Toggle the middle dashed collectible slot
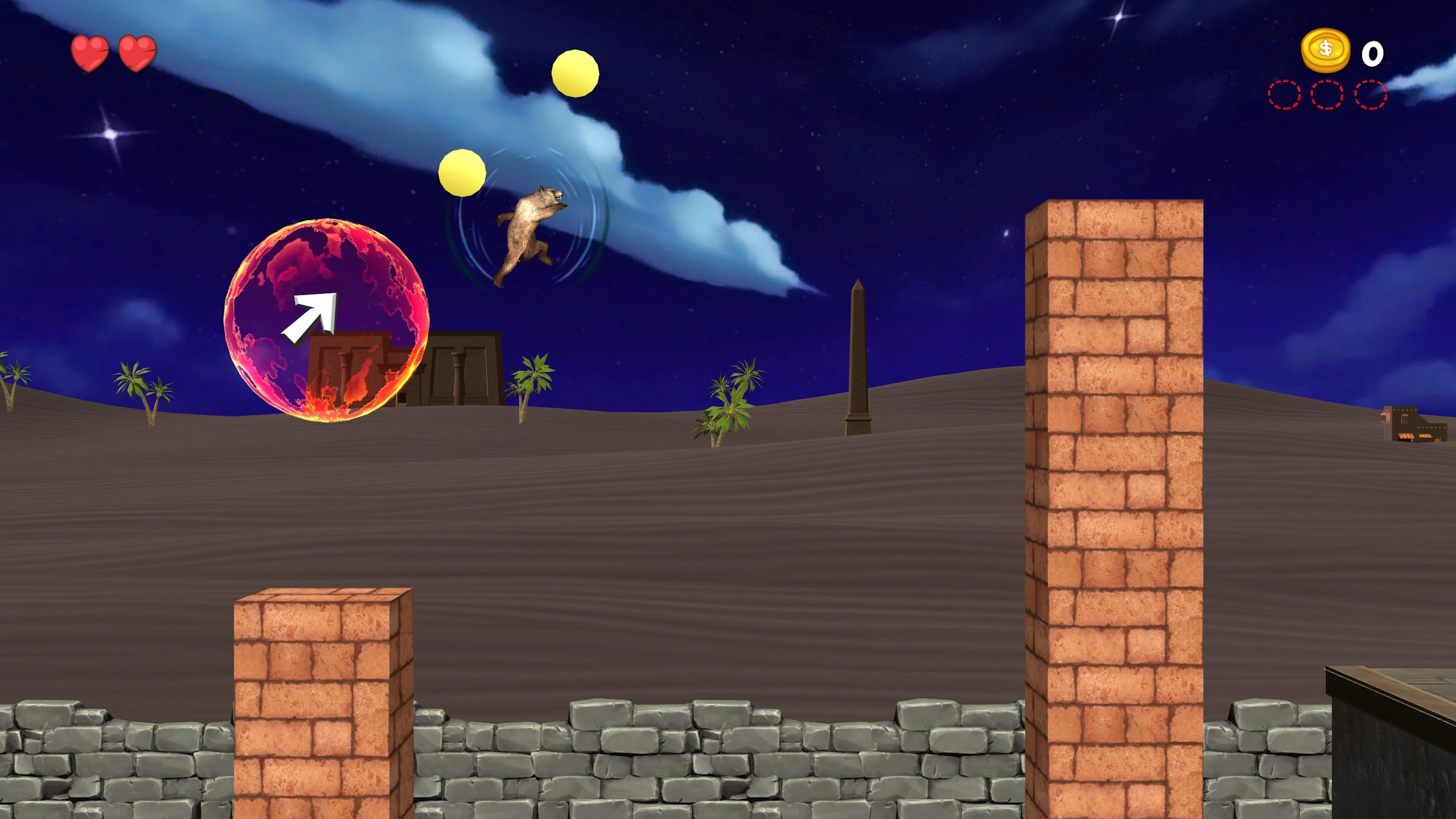The height and width of the screenshot is (819, 1456). pos(1327,94)
